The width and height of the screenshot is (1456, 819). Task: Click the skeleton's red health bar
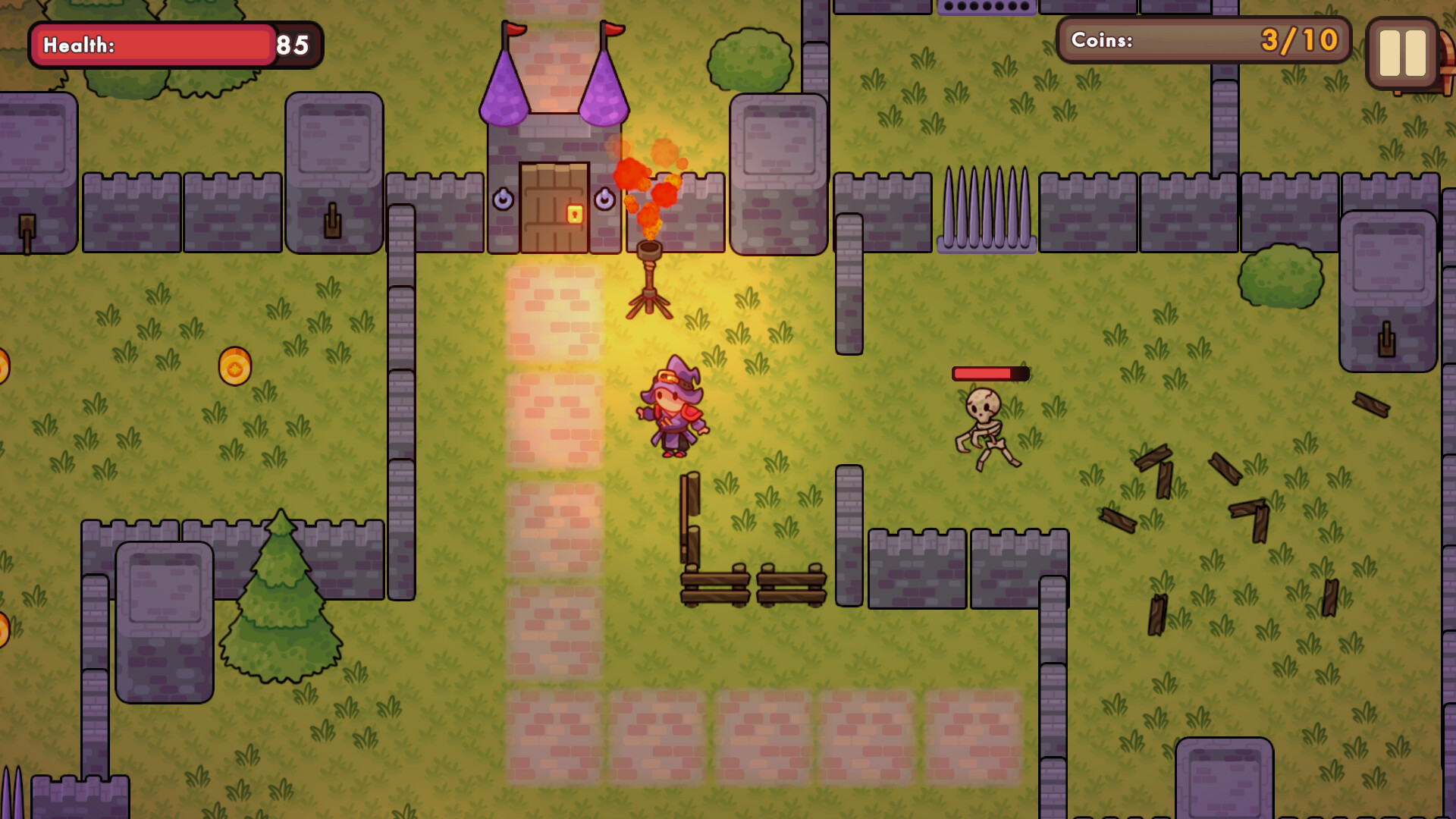[x=990, y=373]
